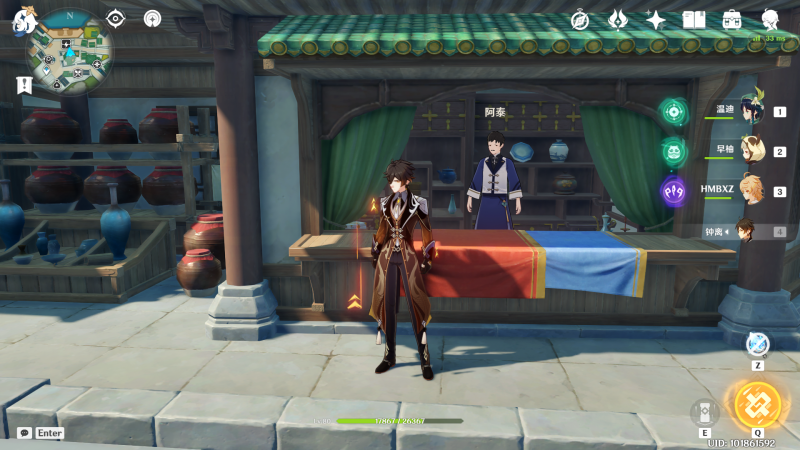Image resolution: width=800 pixels, height=450 pixels.
Task: Open the chat speech bubble
Action: [24, 433]
